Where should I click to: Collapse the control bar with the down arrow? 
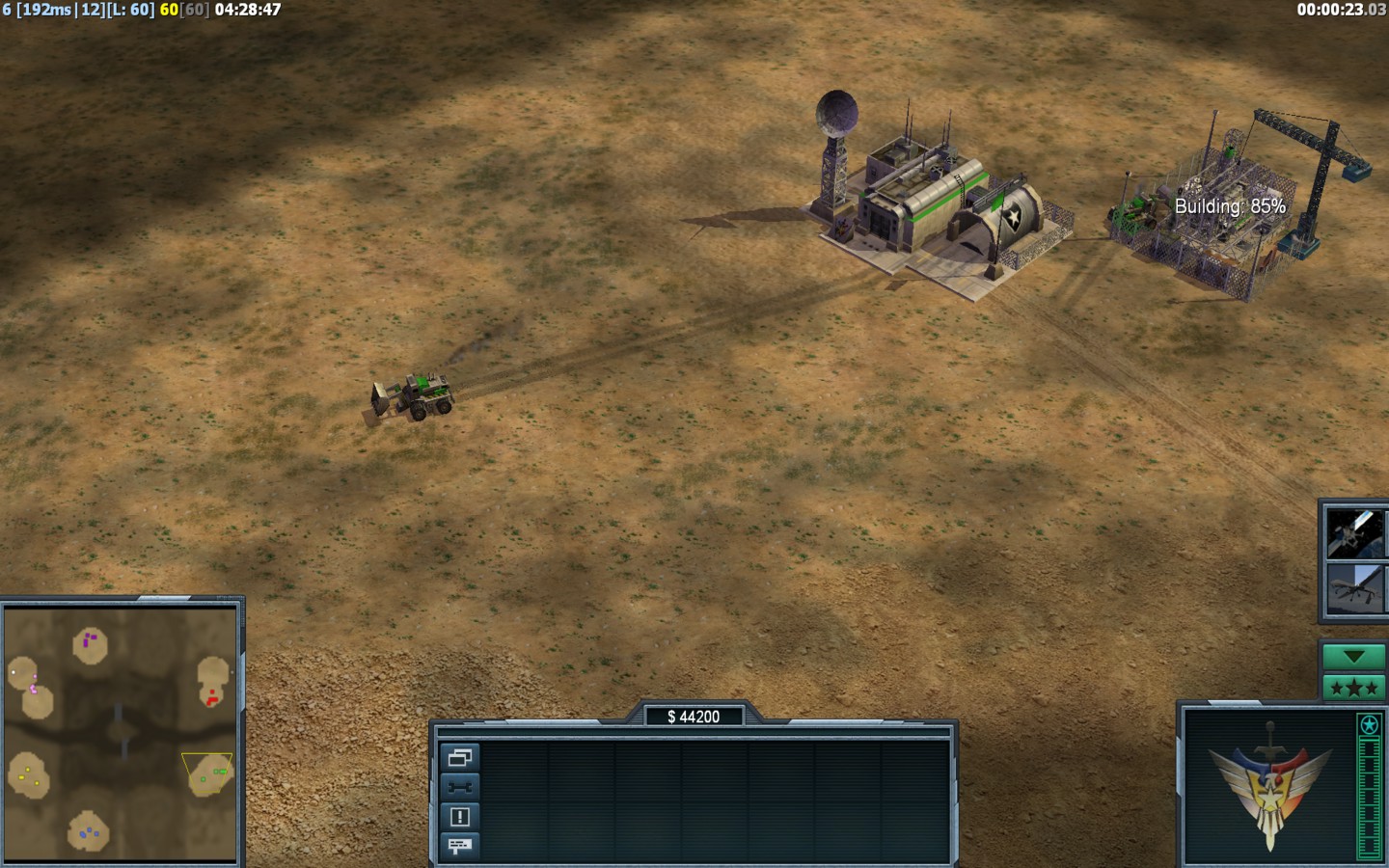click(x=1353, y=657)
